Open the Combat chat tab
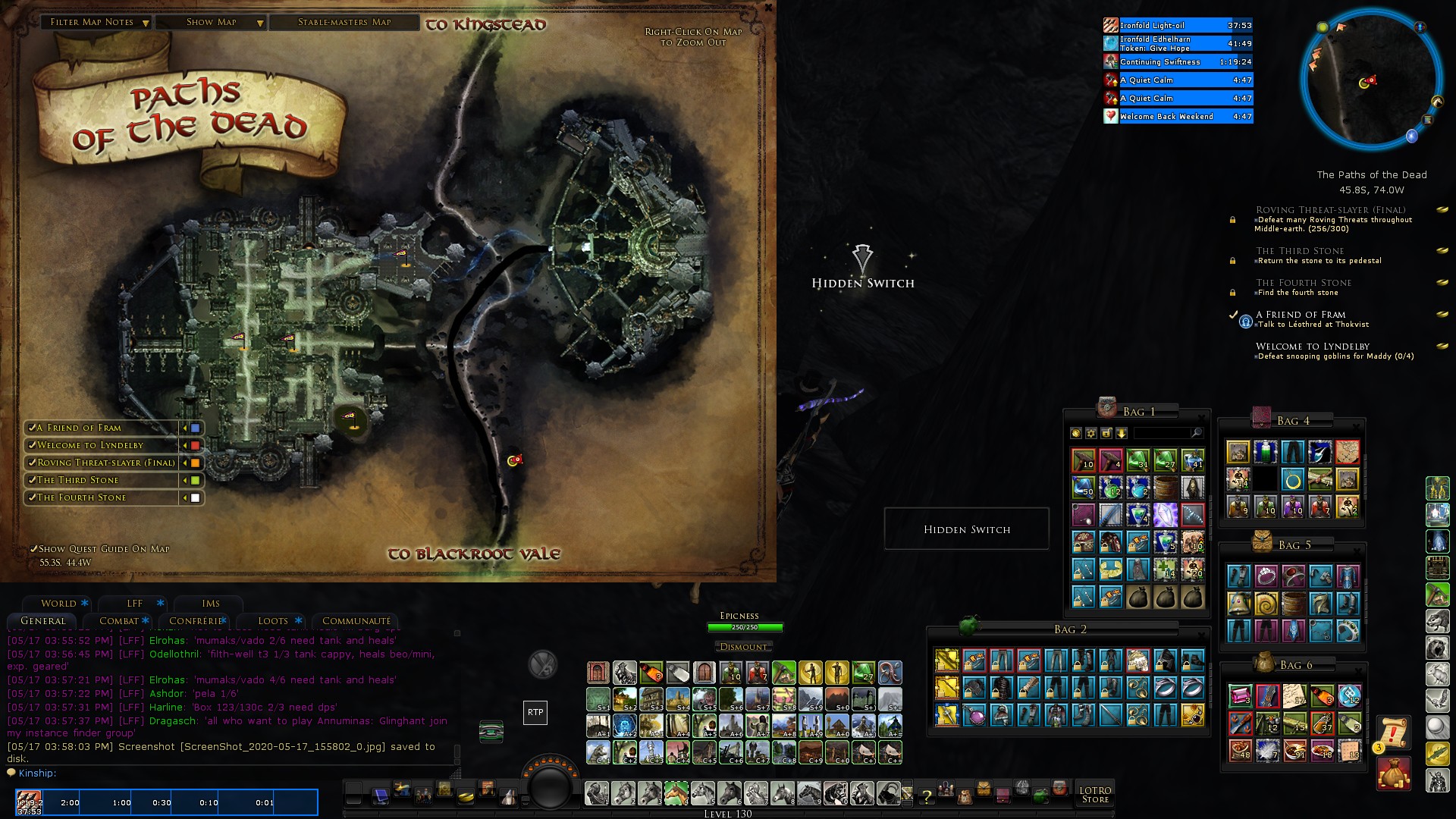Viewport: 1456px width, 819px height. 118,621
